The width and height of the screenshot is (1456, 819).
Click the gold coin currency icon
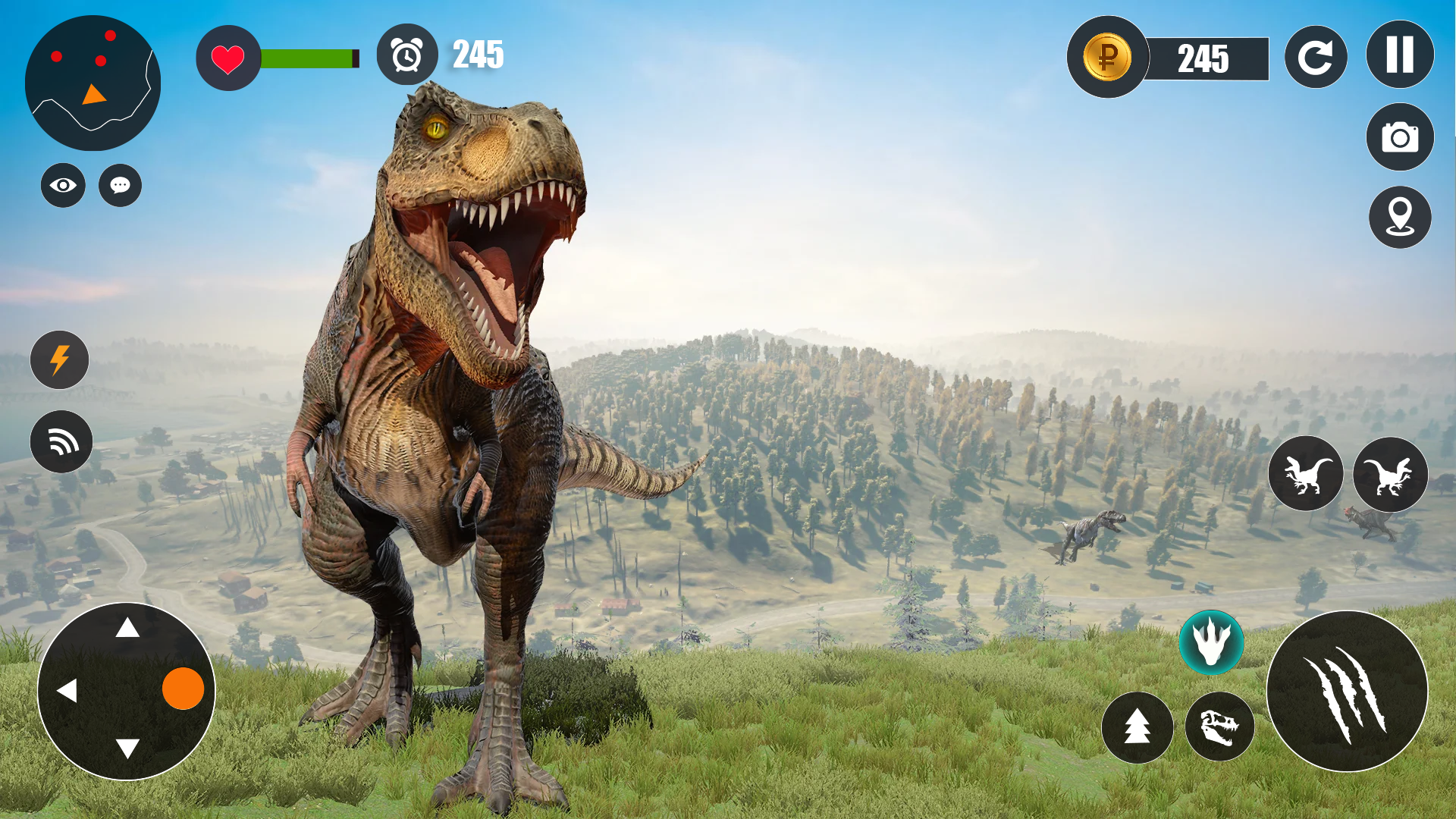(x=1107, y=57)
